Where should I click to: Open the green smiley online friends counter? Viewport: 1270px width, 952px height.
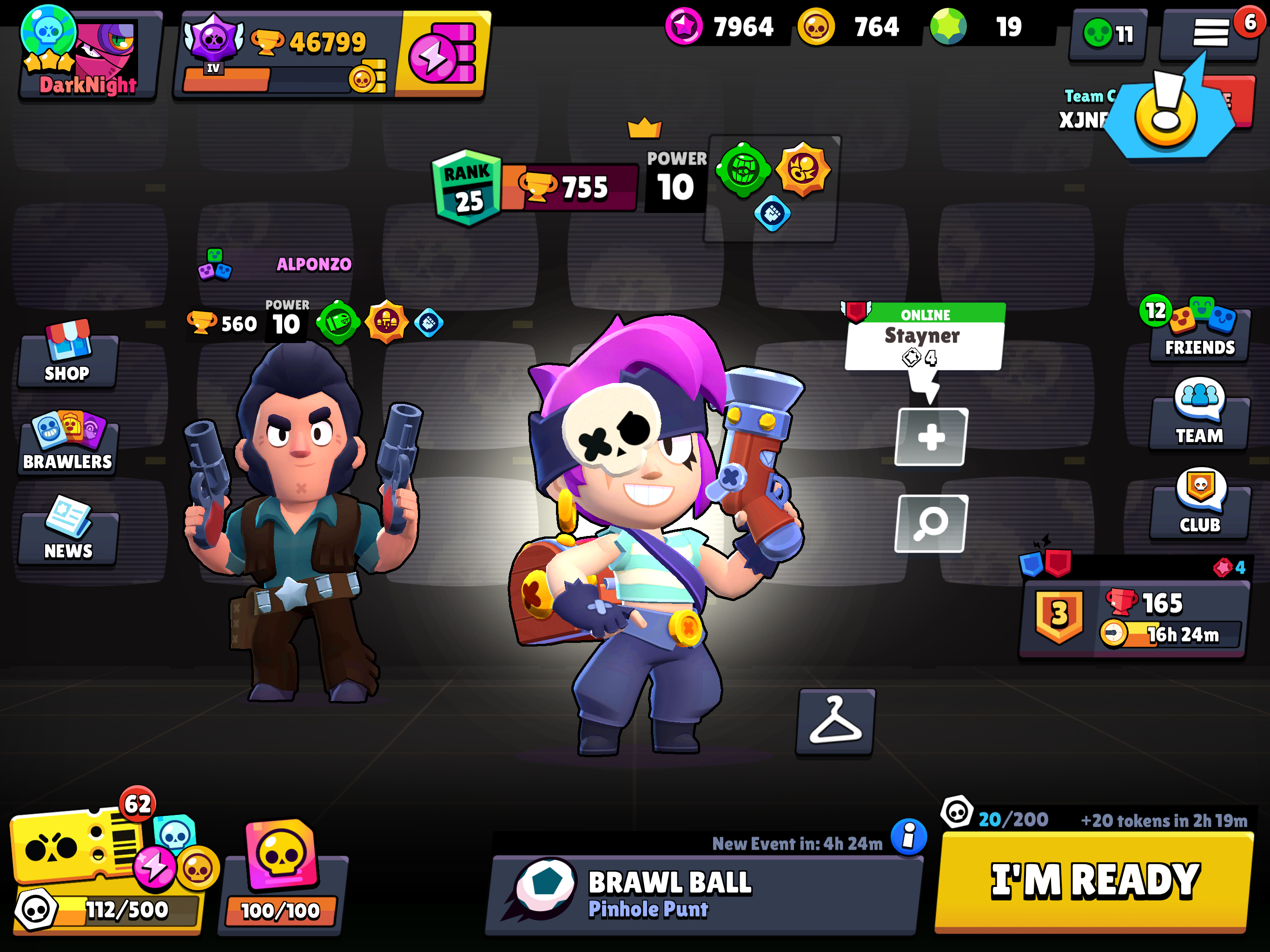coord(1108,34)
